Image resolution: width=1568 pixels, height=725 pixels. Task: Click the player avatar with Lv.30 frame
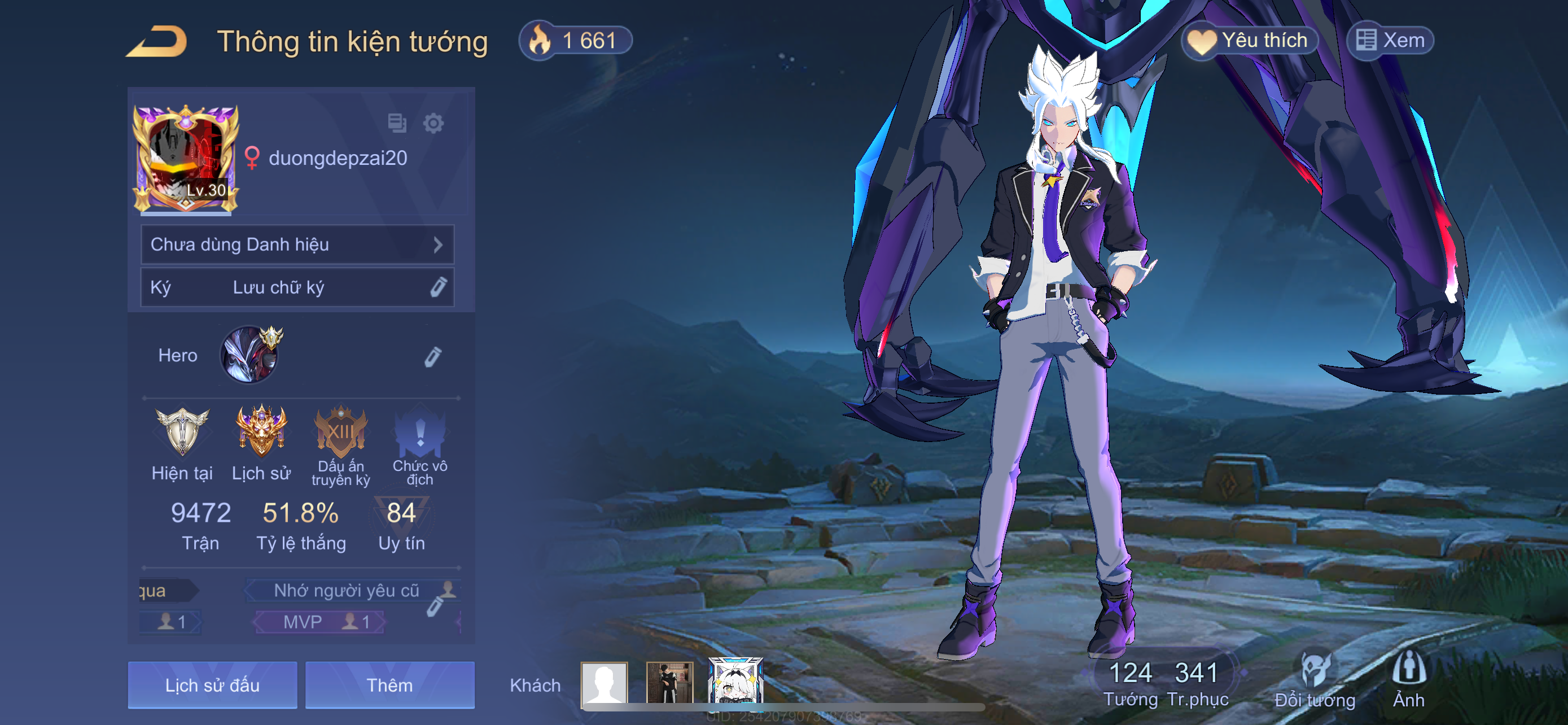click(186, 158)
